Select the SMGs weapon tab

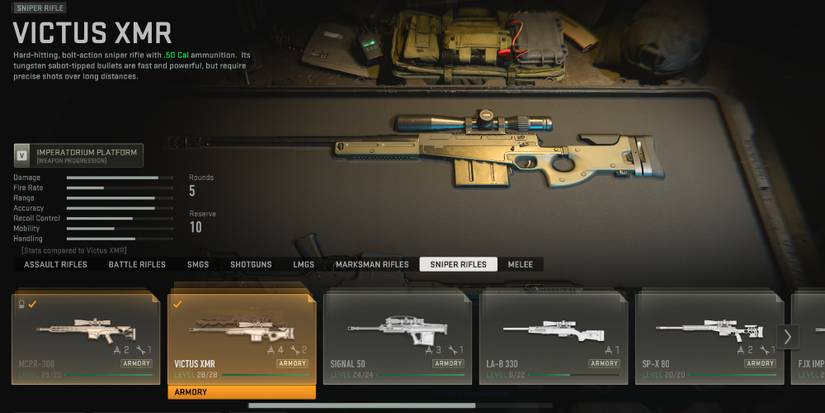tap(198, 264)
